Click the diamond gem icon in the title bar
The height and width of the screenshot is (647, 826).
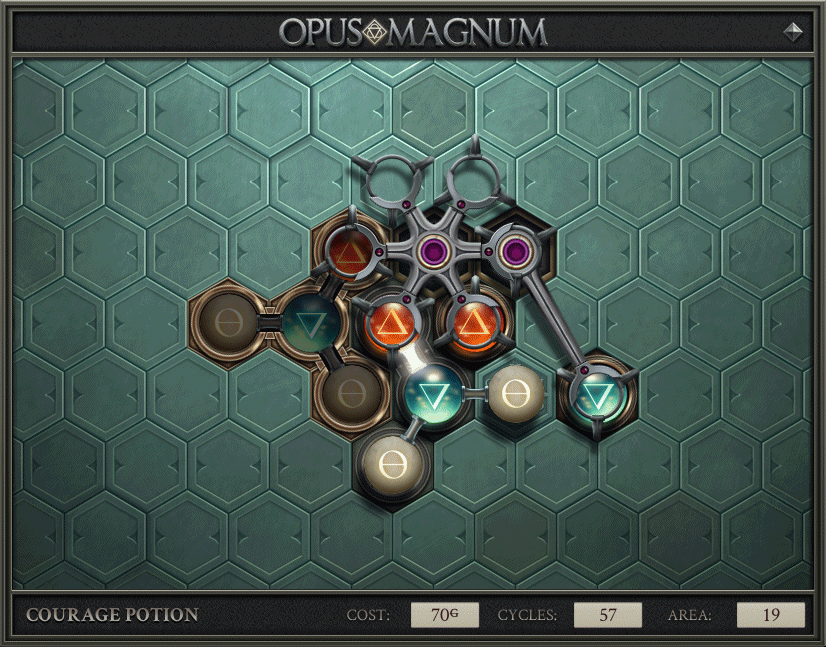tap(793, 31)
